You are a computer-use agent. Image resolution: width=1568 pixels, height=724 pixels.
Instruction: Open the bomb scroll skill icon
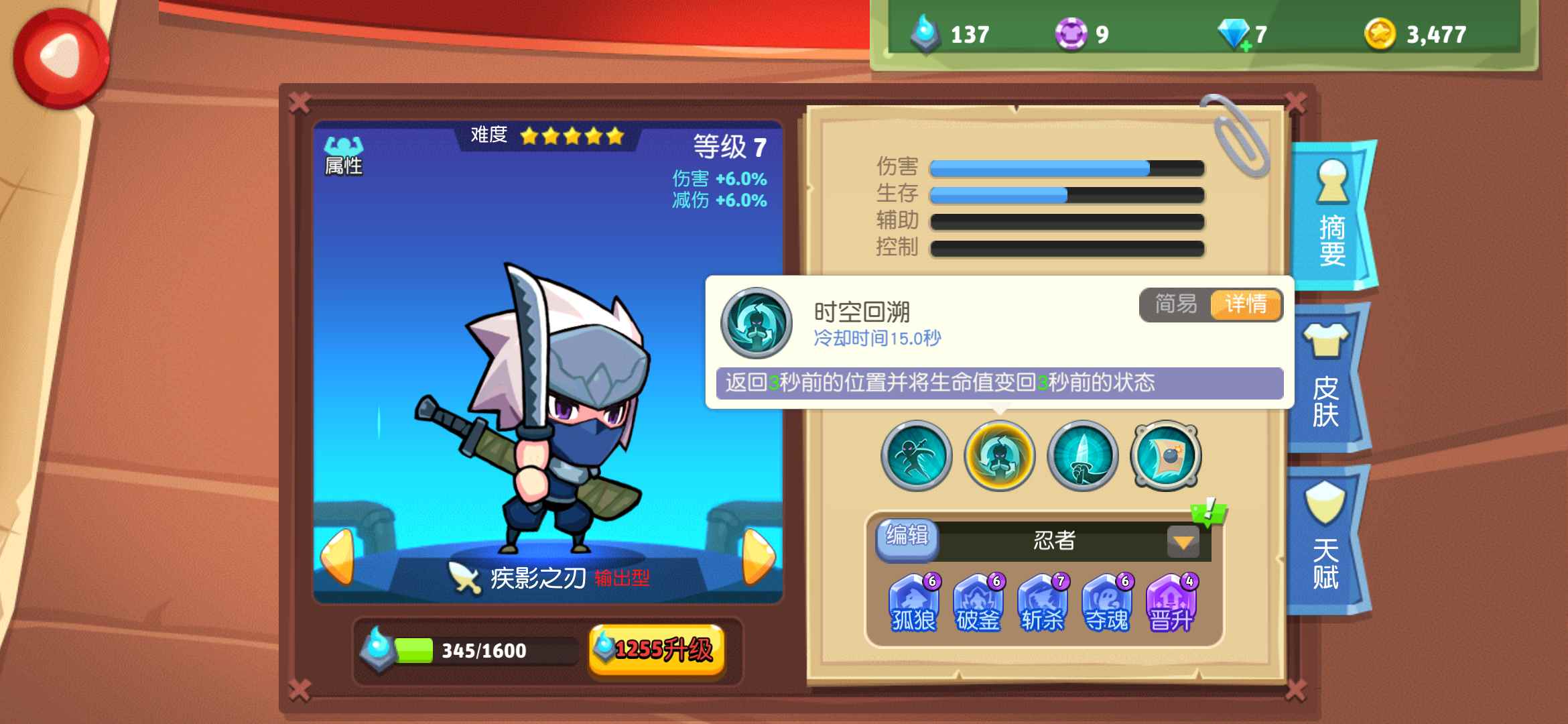click(x=1166, y=456)
